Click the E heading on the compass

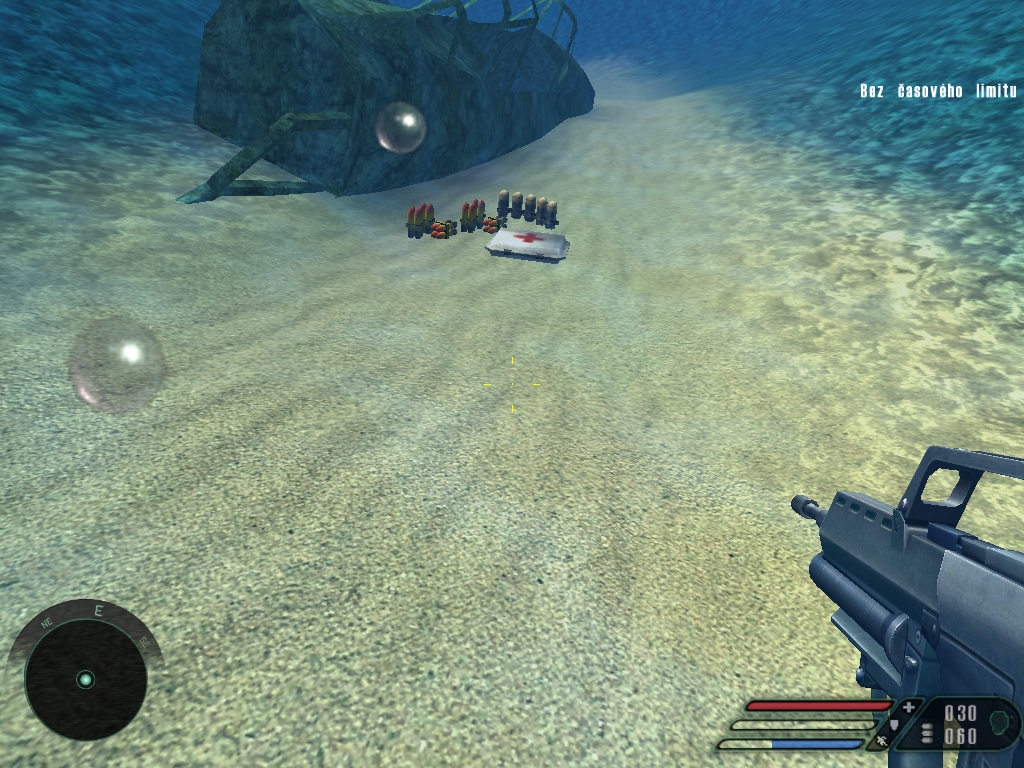(98, 610)
